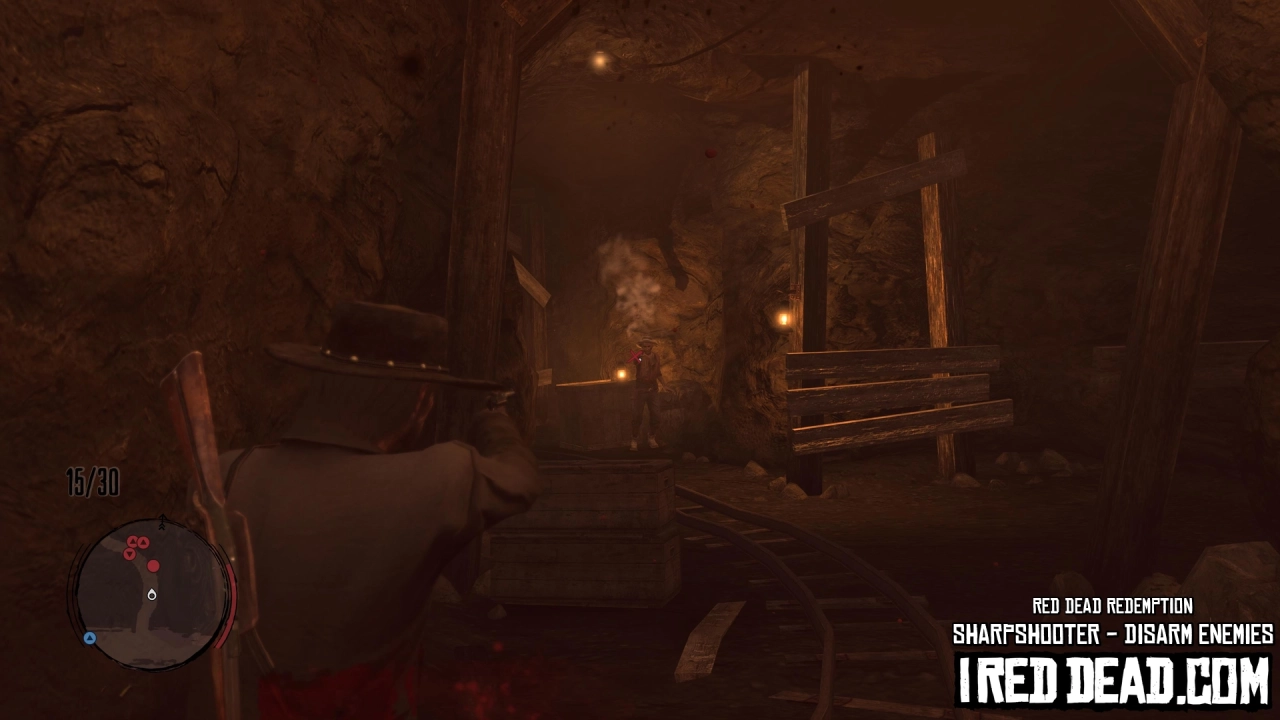Click the glowing lantern on the wooden post
1280x720 pixels.
click(781, 320)
